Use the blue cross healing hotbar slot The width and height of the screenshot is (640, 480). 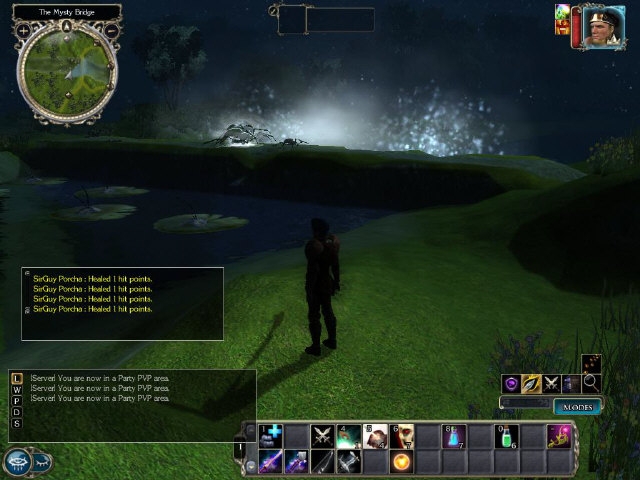point(271,436)
